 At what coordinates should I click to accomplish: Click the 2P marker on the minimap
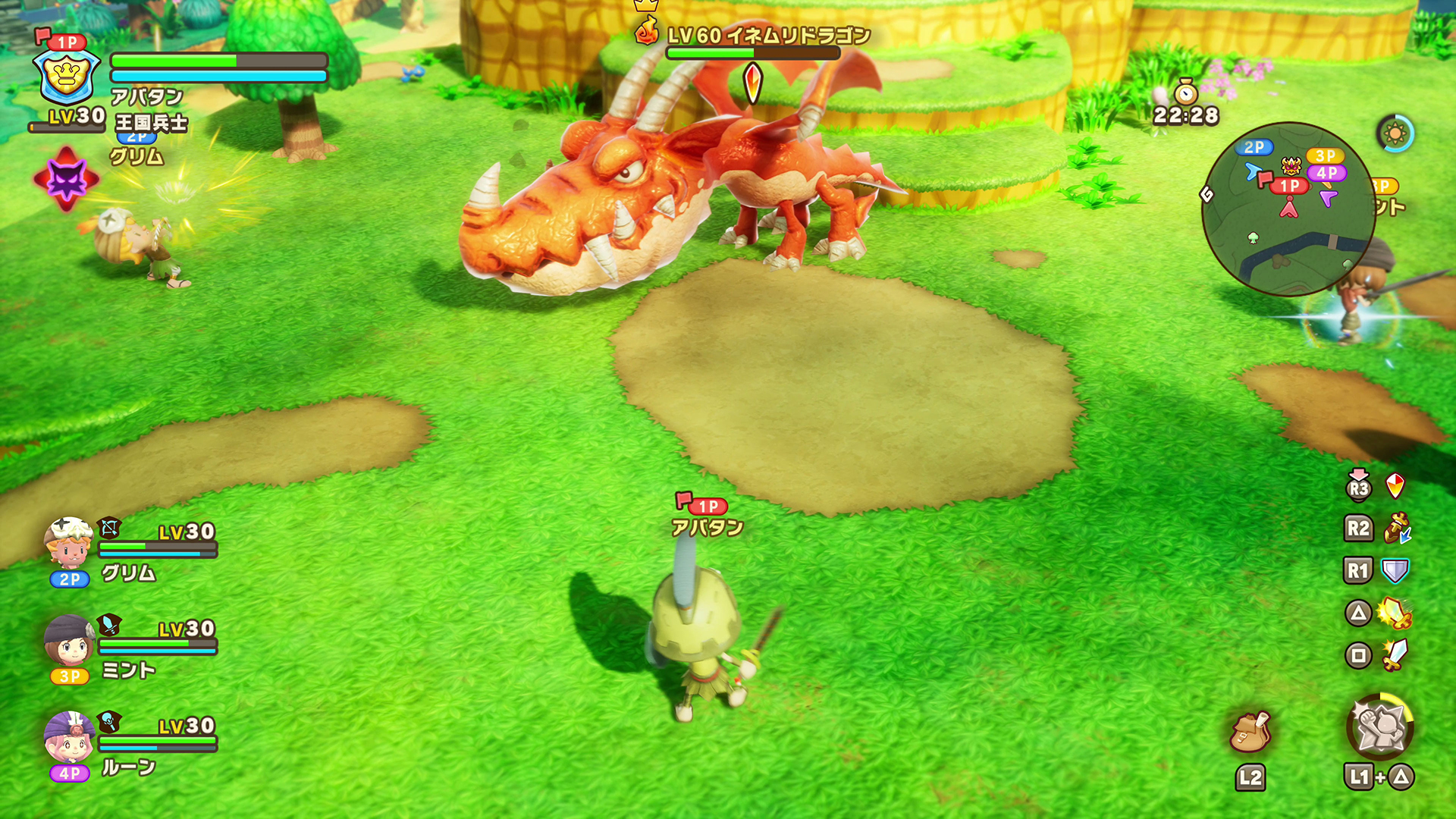tap(1254, 146)
